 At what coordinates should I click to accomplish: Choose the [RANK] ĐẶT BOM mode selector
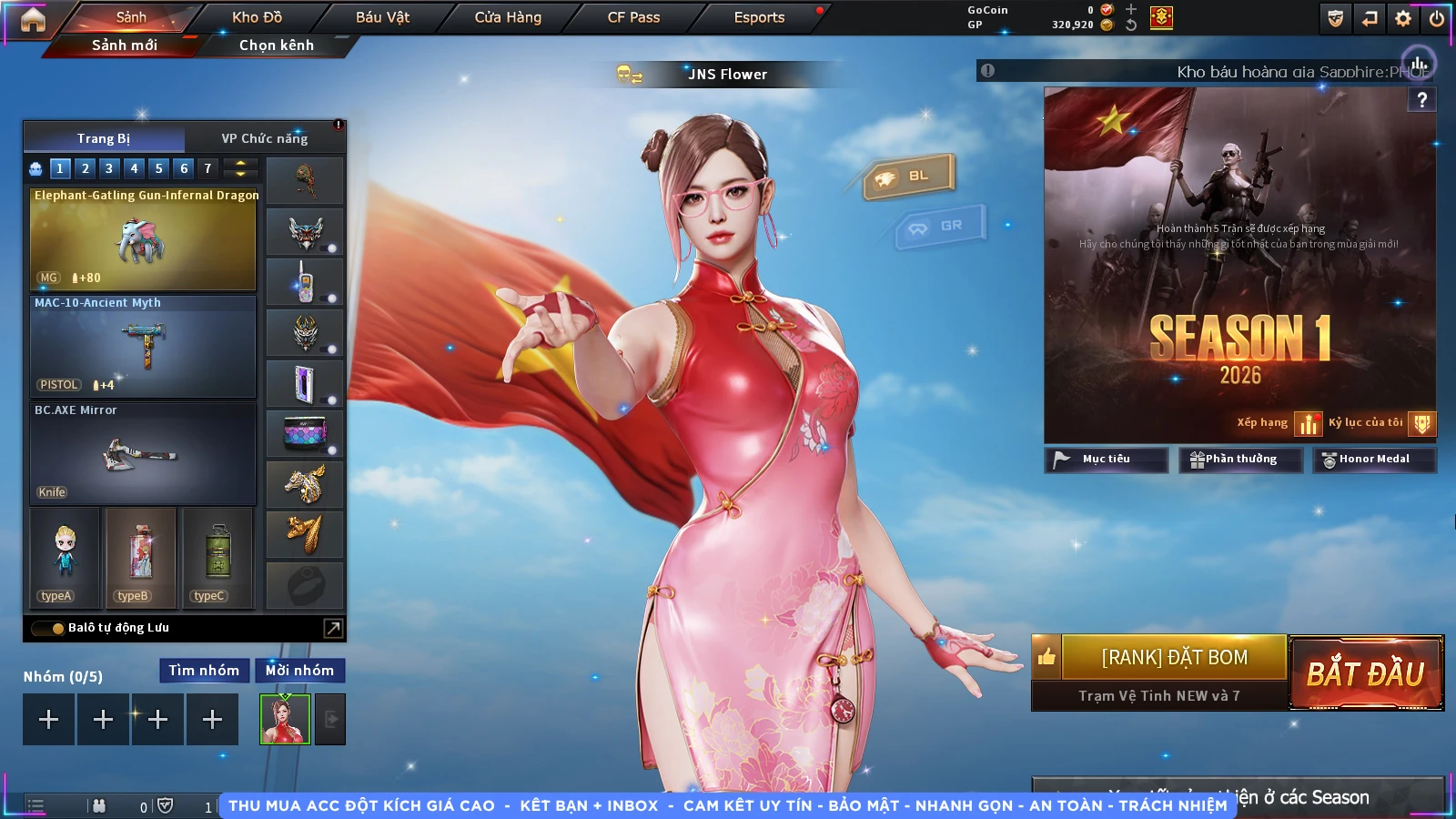pos(1174,657)
